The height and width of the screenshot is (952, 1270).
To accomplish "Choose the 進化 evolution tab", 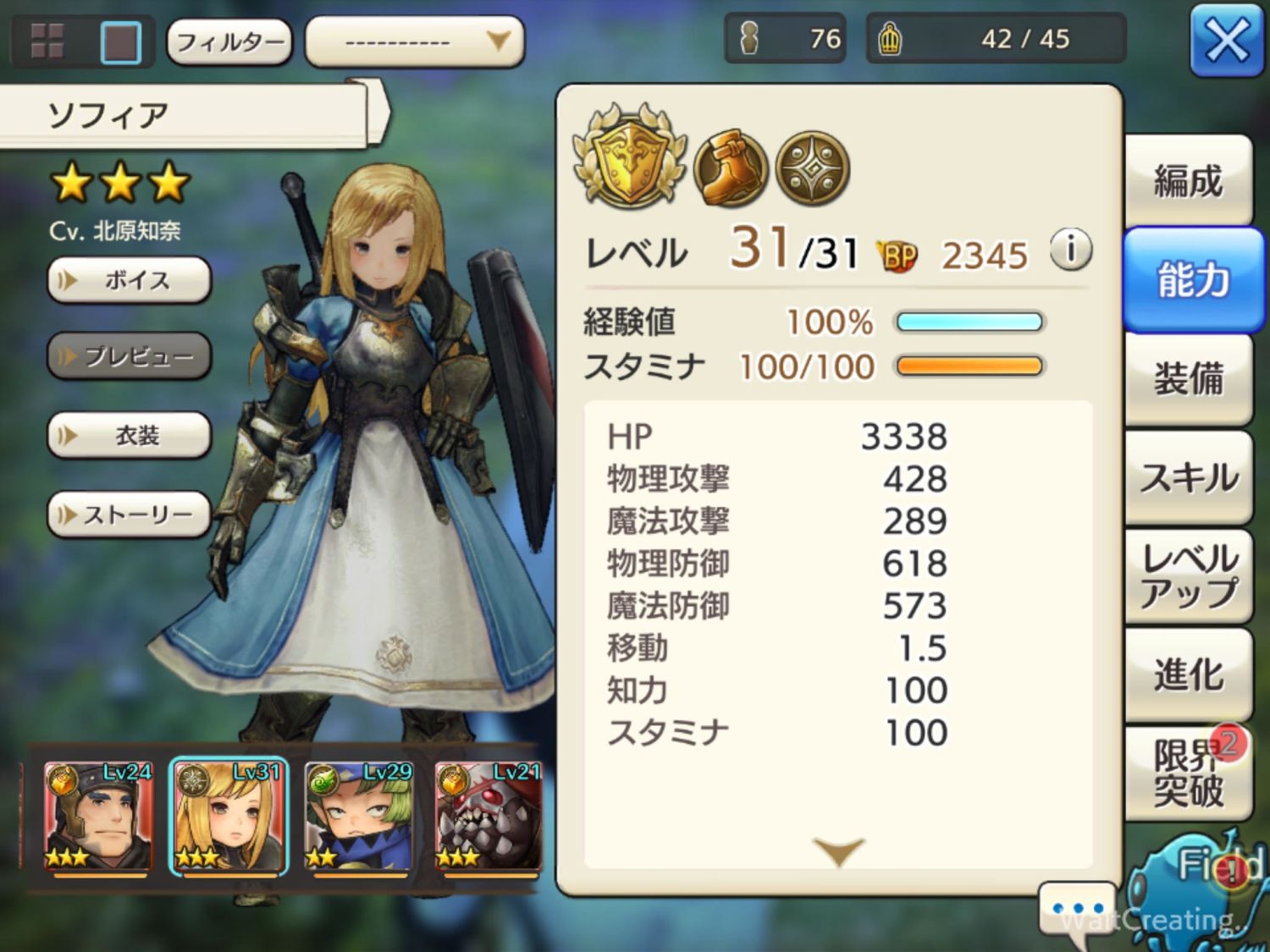I will pyautogui.click(x=1188, y=674).
